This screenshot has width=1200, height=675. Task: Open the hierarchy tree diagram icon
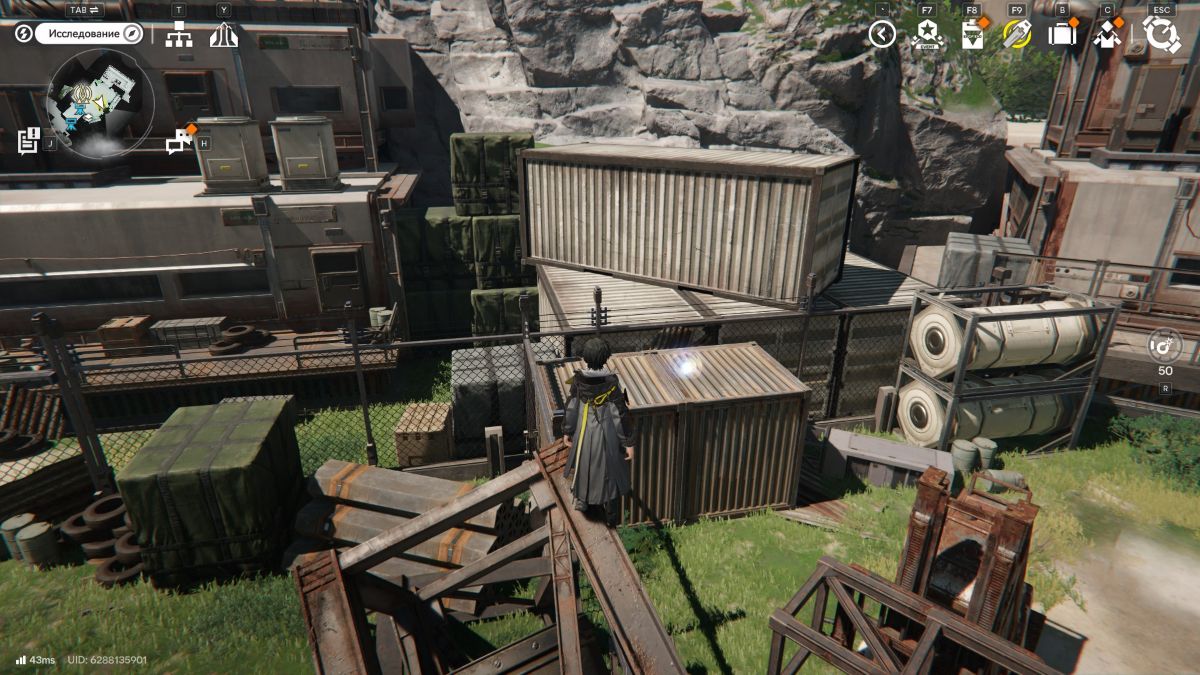click(x=179, y=35)
